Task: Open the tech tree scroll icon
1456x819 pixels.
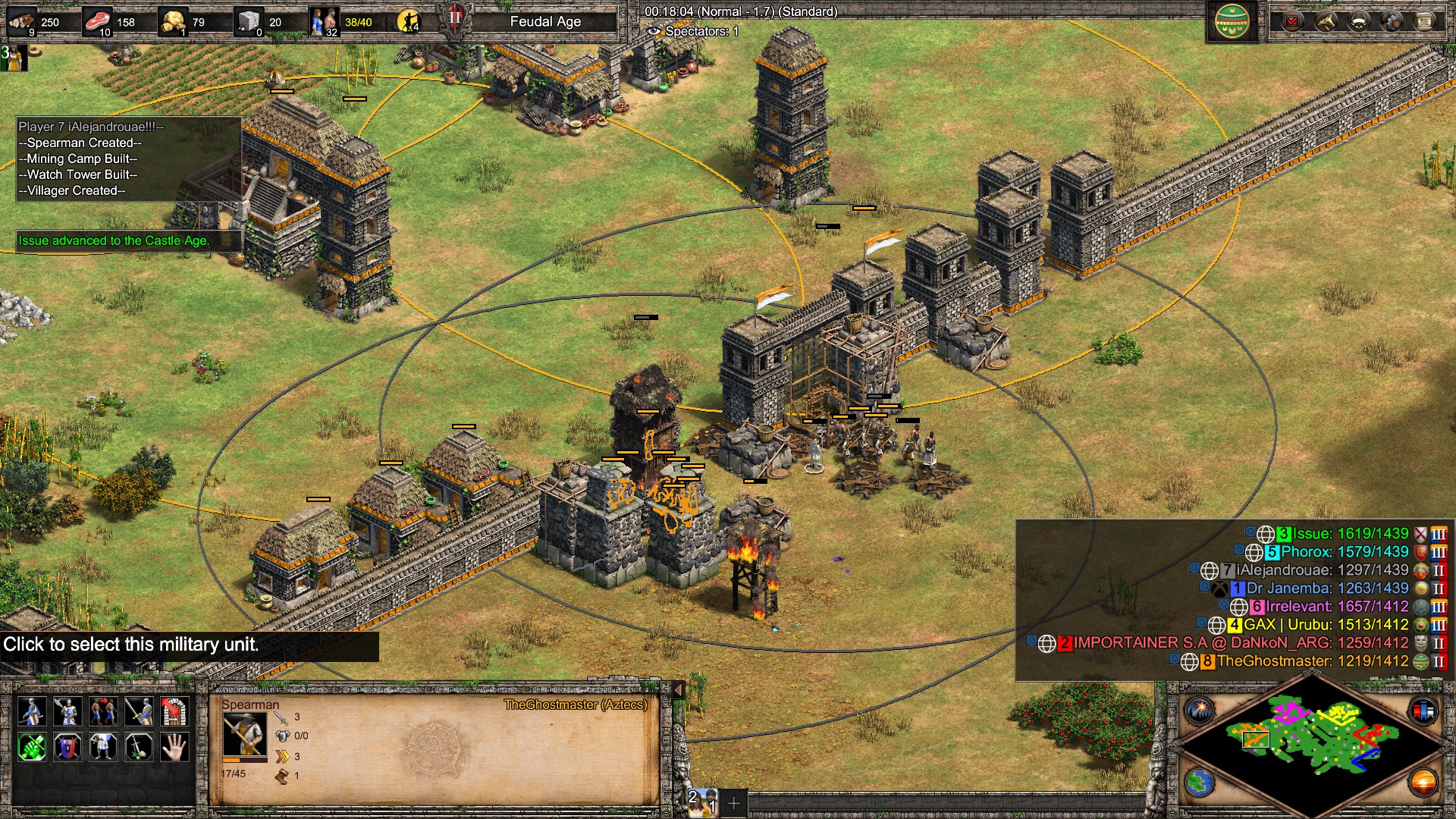Action: 1424,21
